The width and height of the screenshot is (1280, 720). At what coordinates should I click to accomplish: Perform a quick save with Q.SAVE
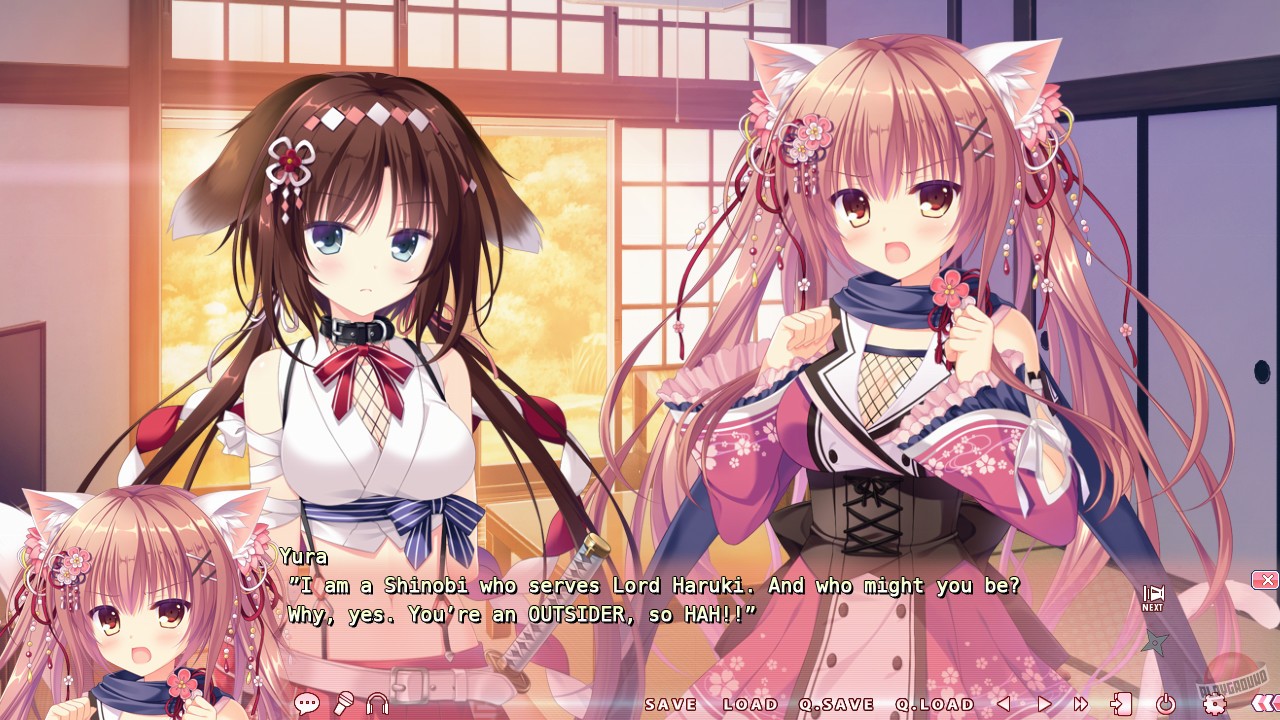836,704
